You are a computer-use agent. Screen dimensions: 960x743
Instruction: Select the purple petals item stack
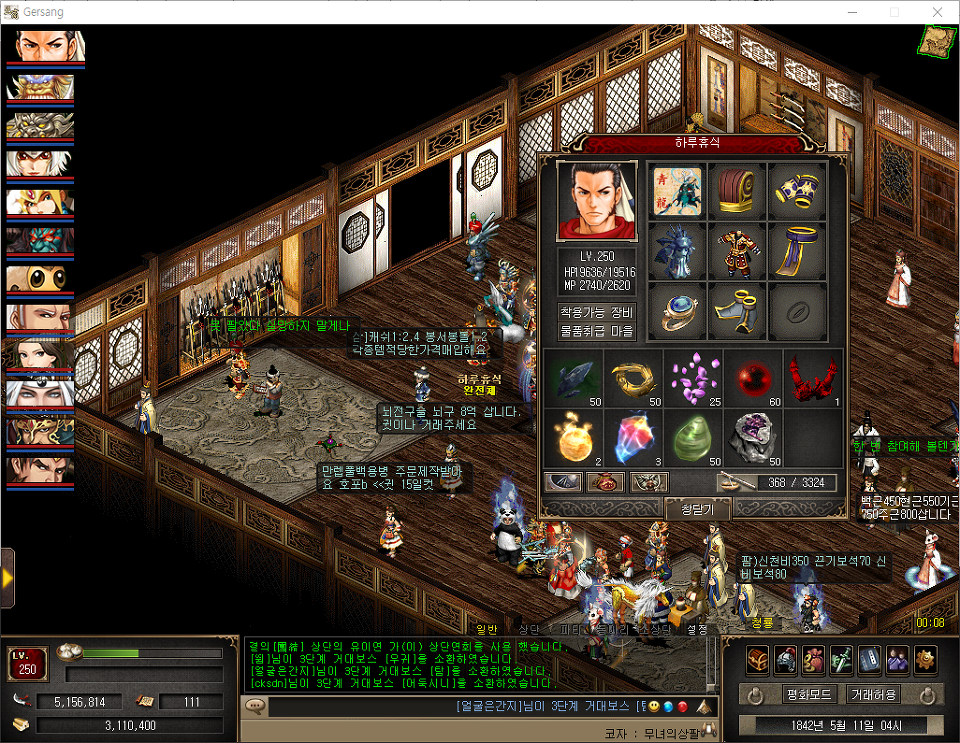click(694, 376)
